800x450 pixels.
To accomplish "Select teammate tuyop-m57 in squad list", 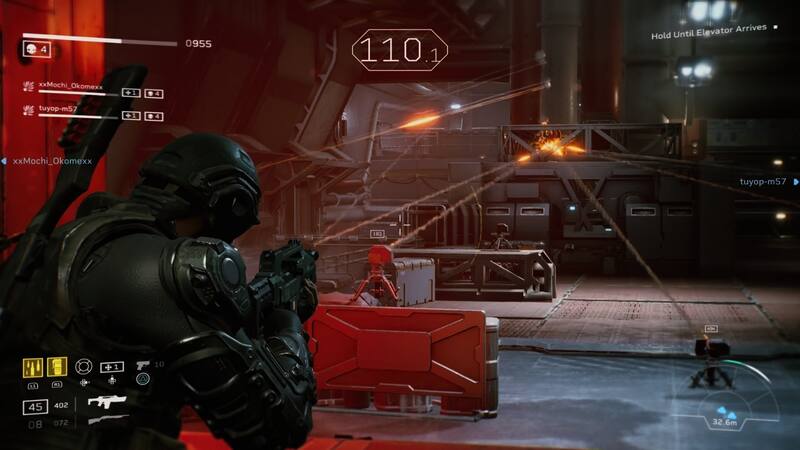I will 60,110.
